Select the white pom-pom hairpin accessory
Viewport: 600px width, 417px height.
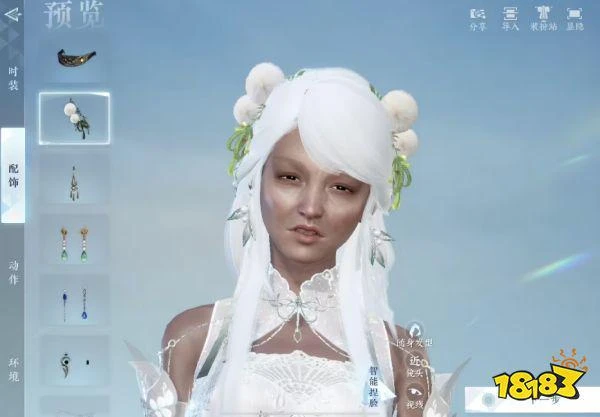point(75,118)
